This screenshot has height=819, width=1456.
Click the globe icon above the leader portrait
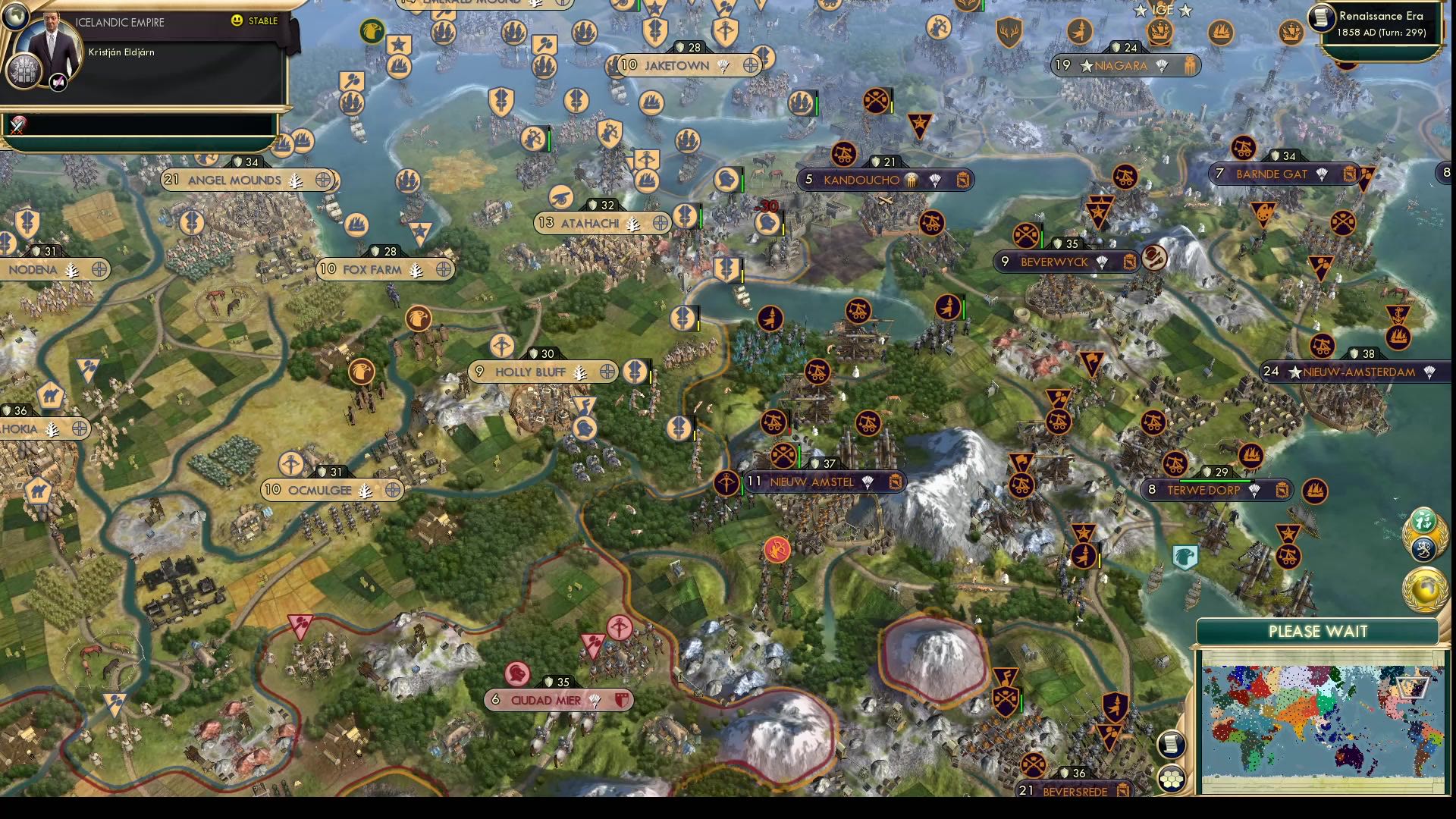click(x=14, y=15)
